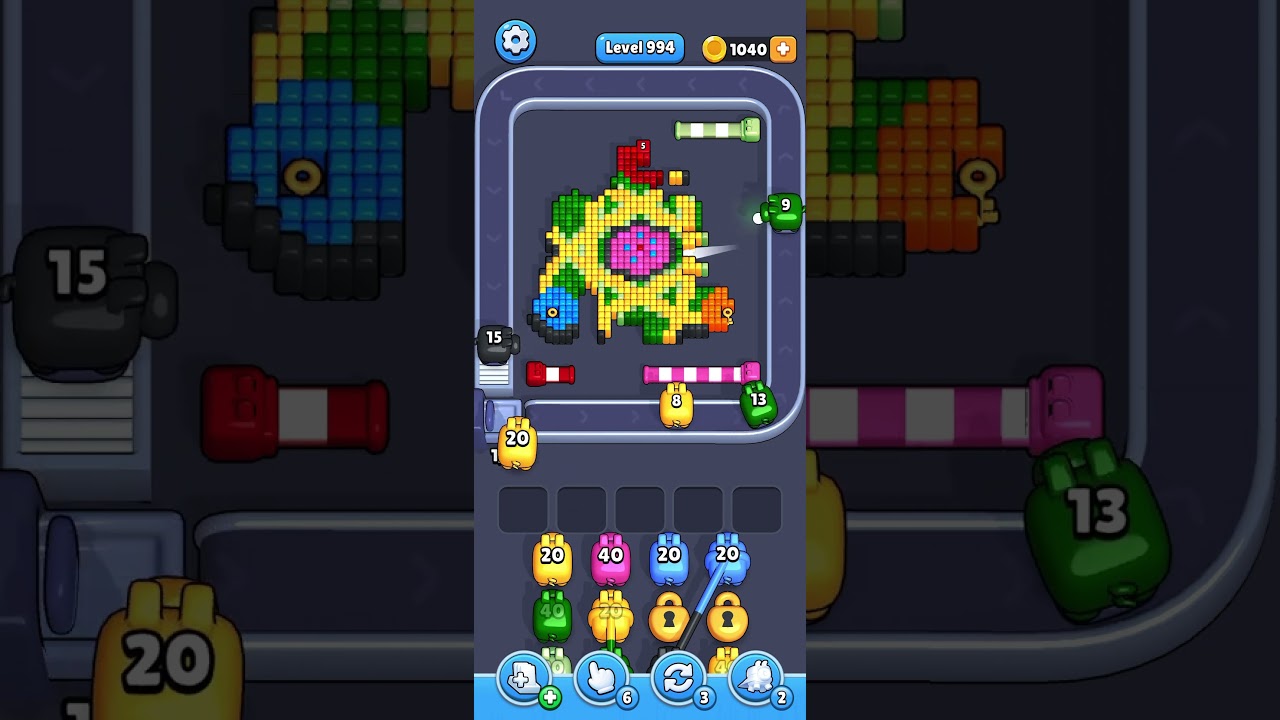Open the settings gear menu

(516, 41)
